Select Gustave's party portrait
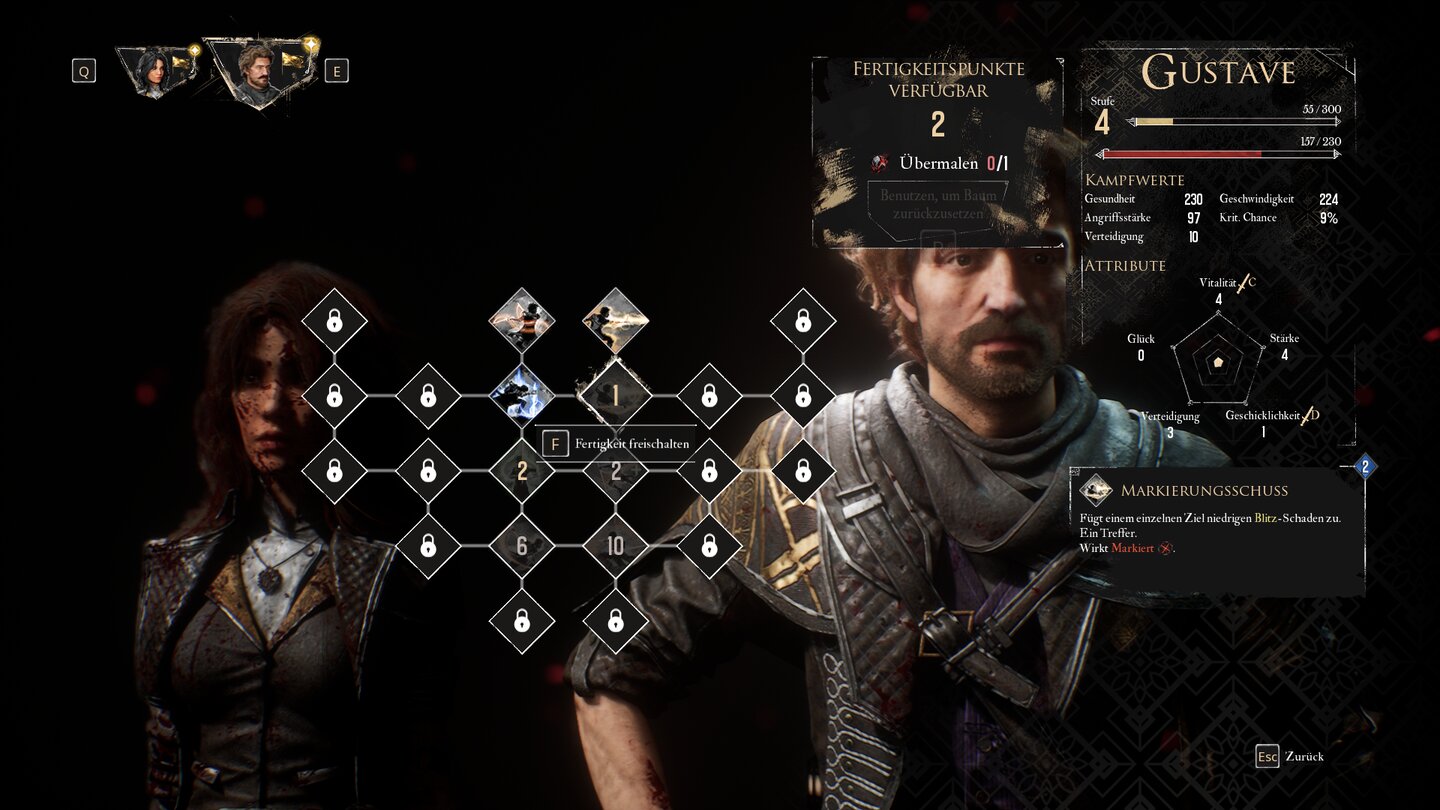1440x810 pixels. click(256, 70)
